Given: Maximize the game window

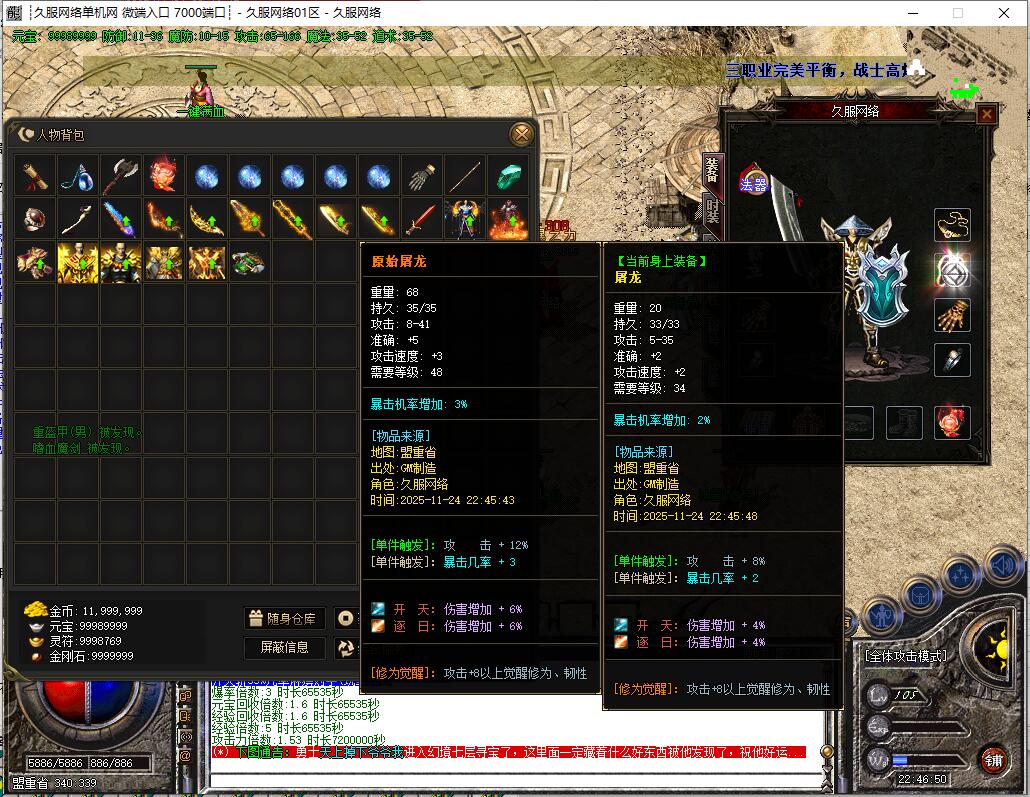Looking at the screenshot, I should coord(958,13).
